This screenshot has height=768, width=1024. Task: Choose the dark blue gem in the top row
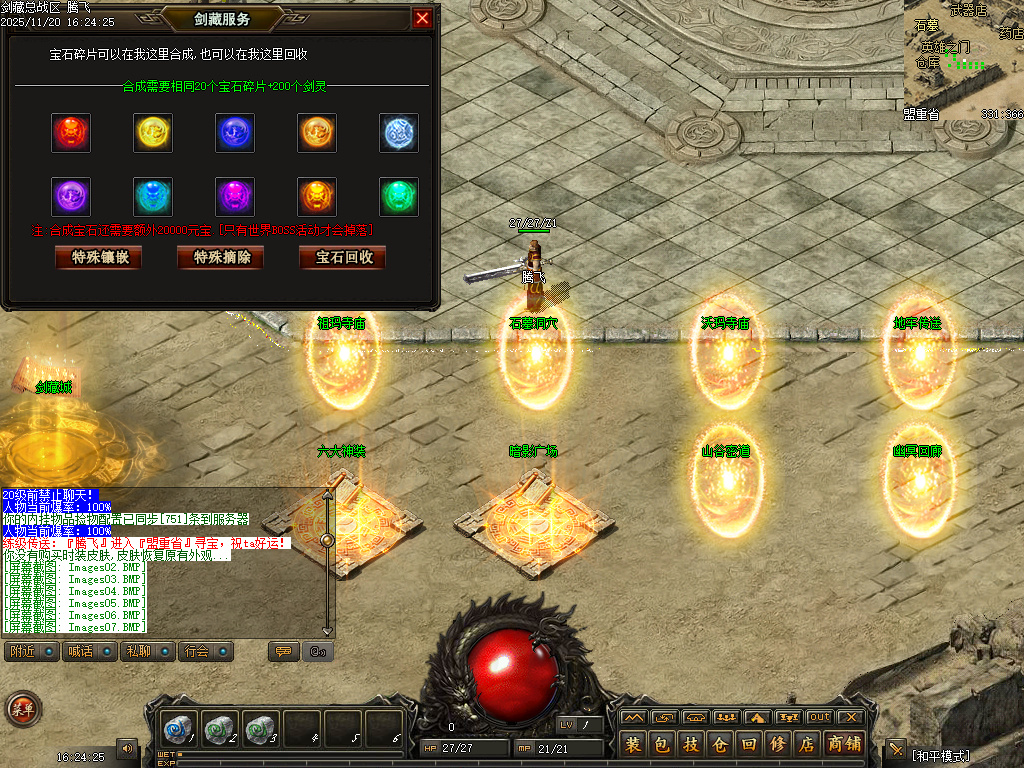[x=235, y=133]
